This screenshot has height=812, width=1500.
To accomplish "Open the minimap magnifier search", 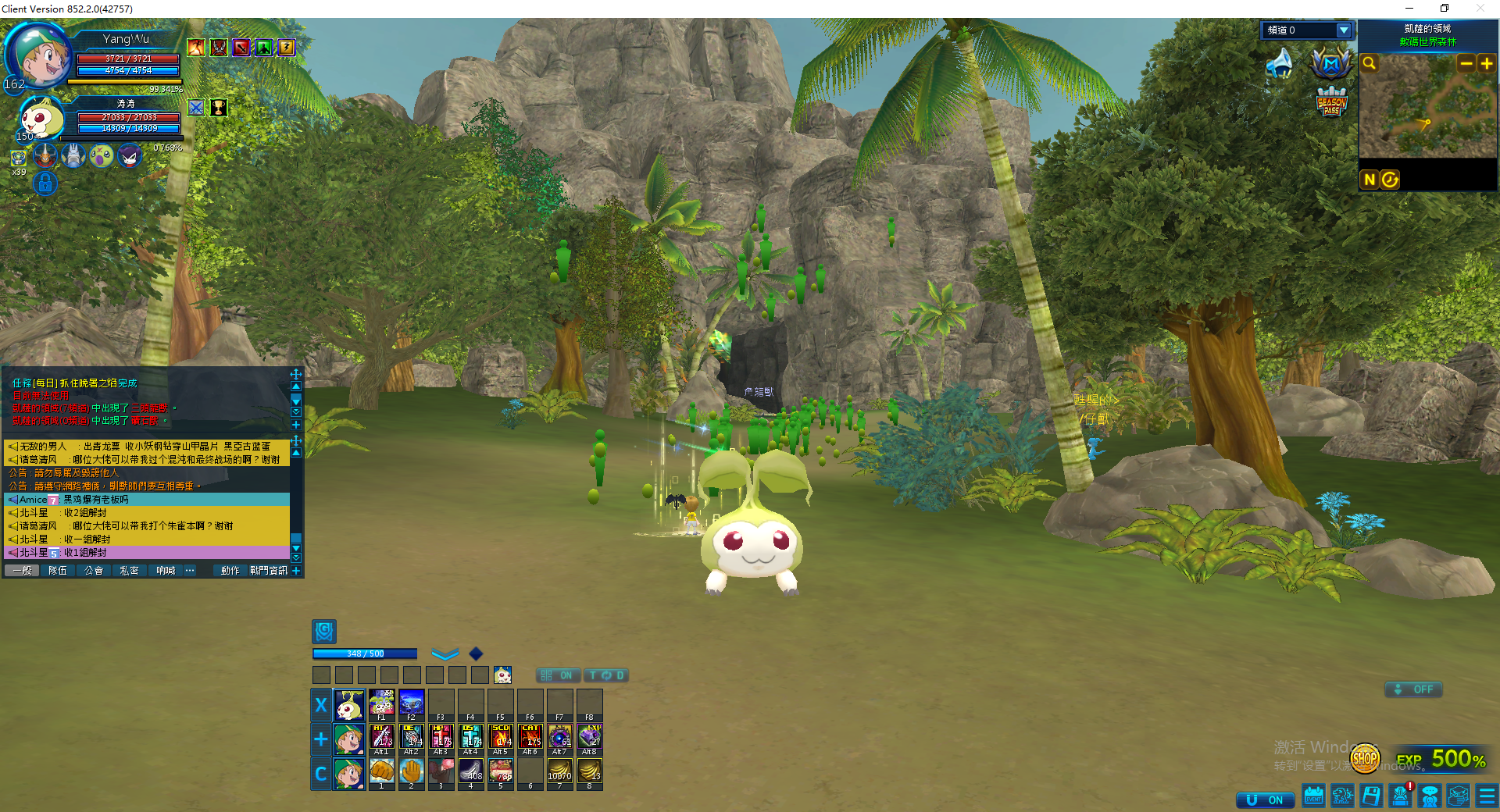I will click(x=1370, y=63).
